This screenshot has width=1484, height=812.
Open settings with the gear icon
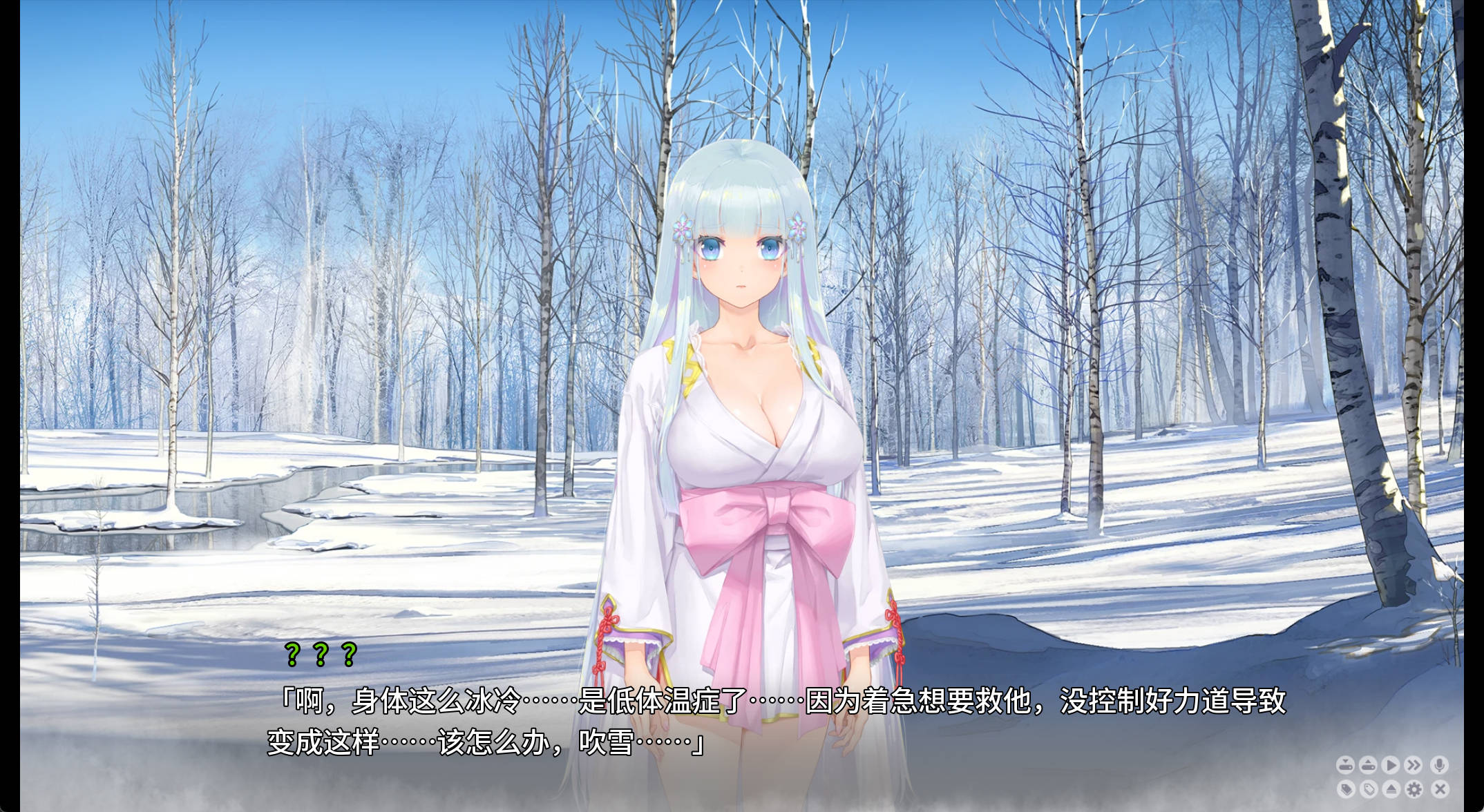coord(1414,789)
